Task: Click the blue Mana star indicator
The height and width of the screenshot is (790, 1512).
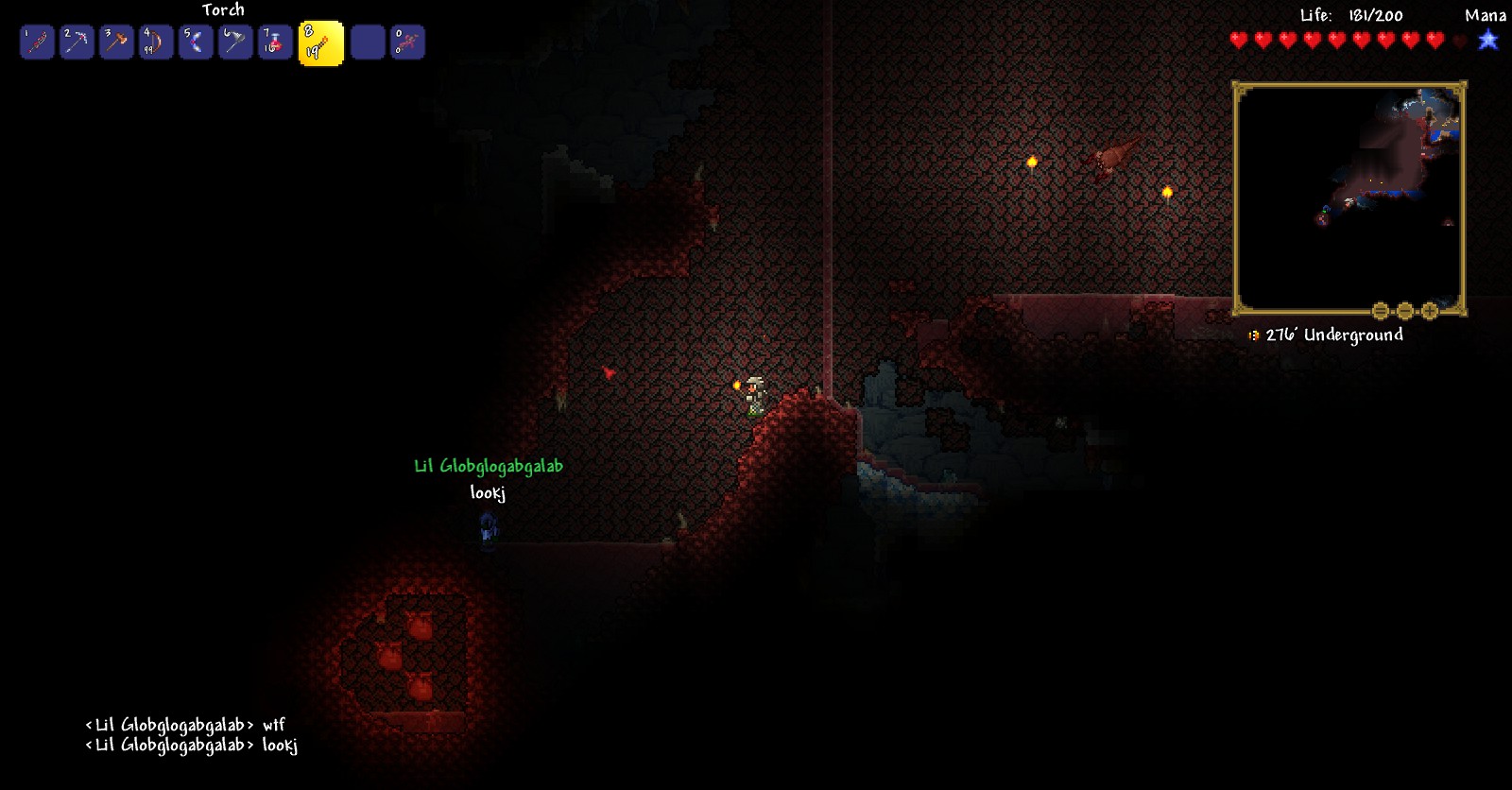Action: point(1488,42)
